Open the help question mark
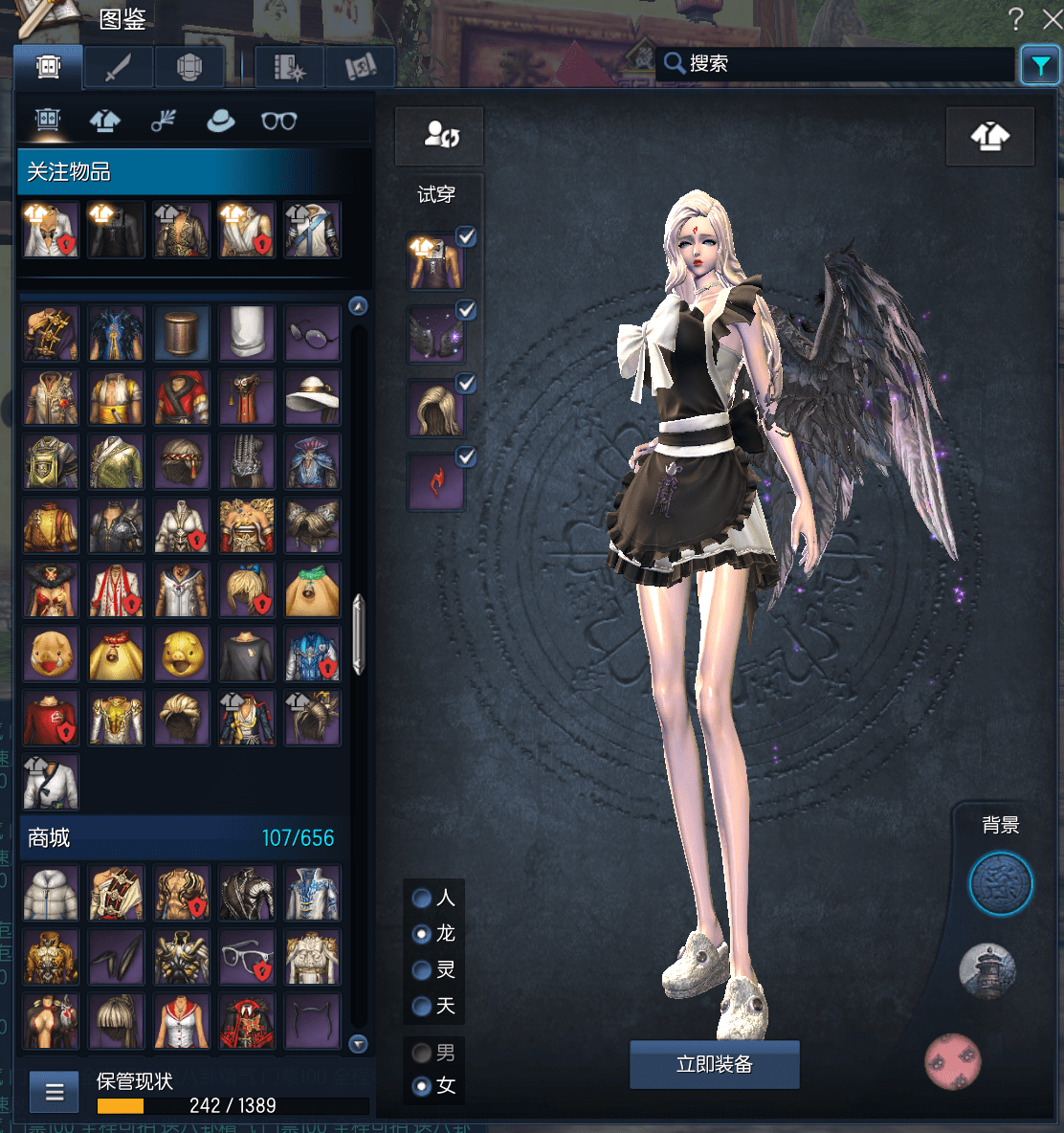 pos(1016,18)
